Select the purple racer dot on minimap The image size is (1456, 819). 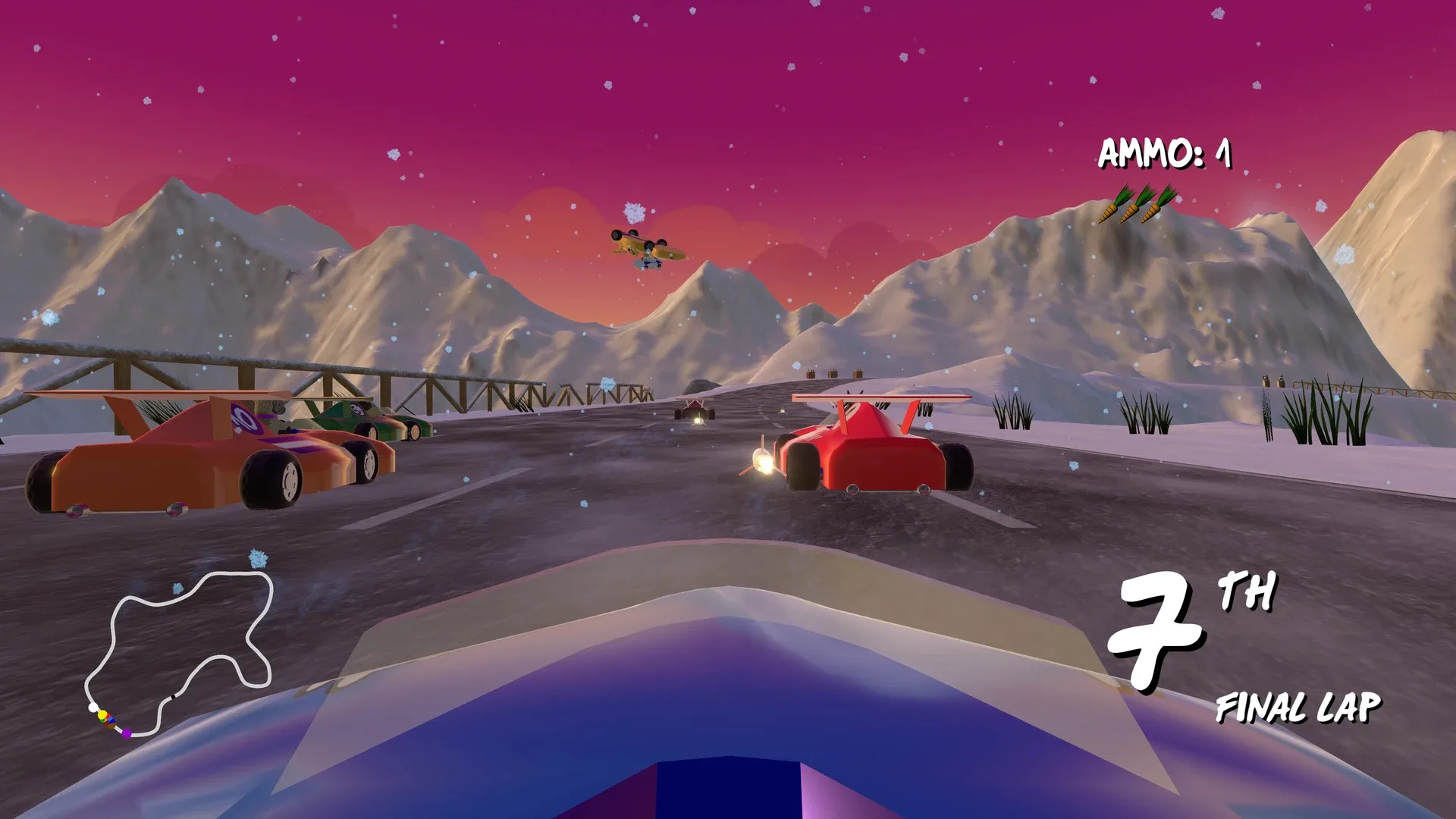tap(127, 734)
